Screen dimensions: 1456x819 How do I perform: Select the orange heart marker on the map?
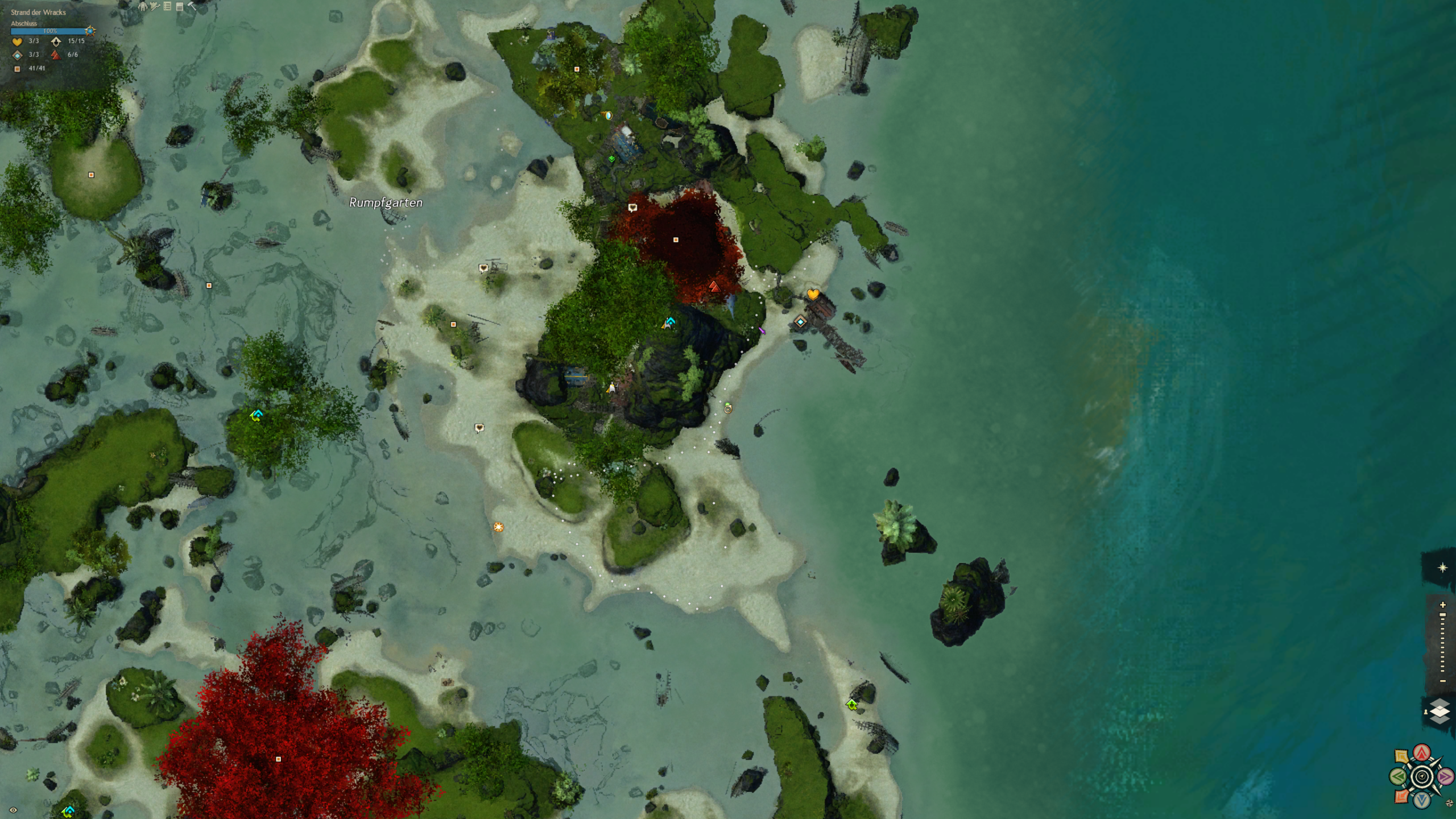click(813, 294)
